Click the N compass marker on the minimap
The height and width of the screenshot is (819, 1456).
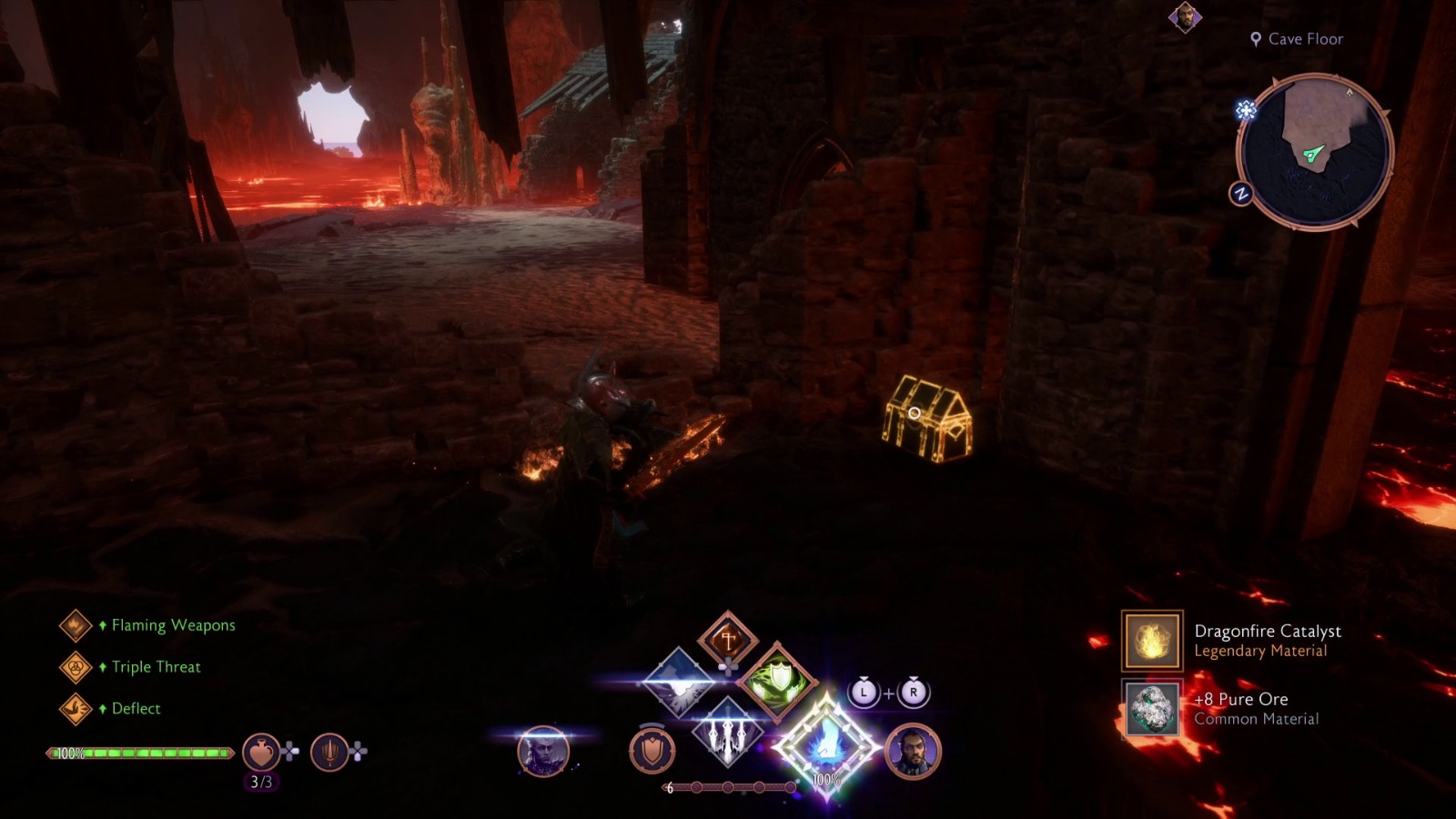point(1240,193)
